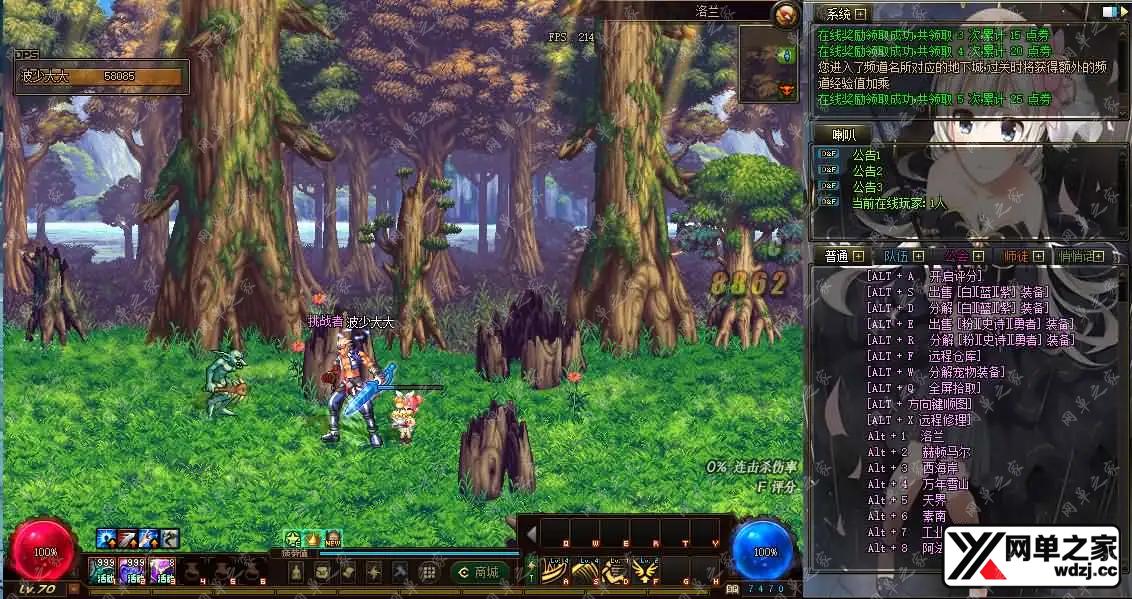This screenshot has width=1132, height=599.
Task: Click the red bull head minimap marker
Action: click(x=785, y=91)
